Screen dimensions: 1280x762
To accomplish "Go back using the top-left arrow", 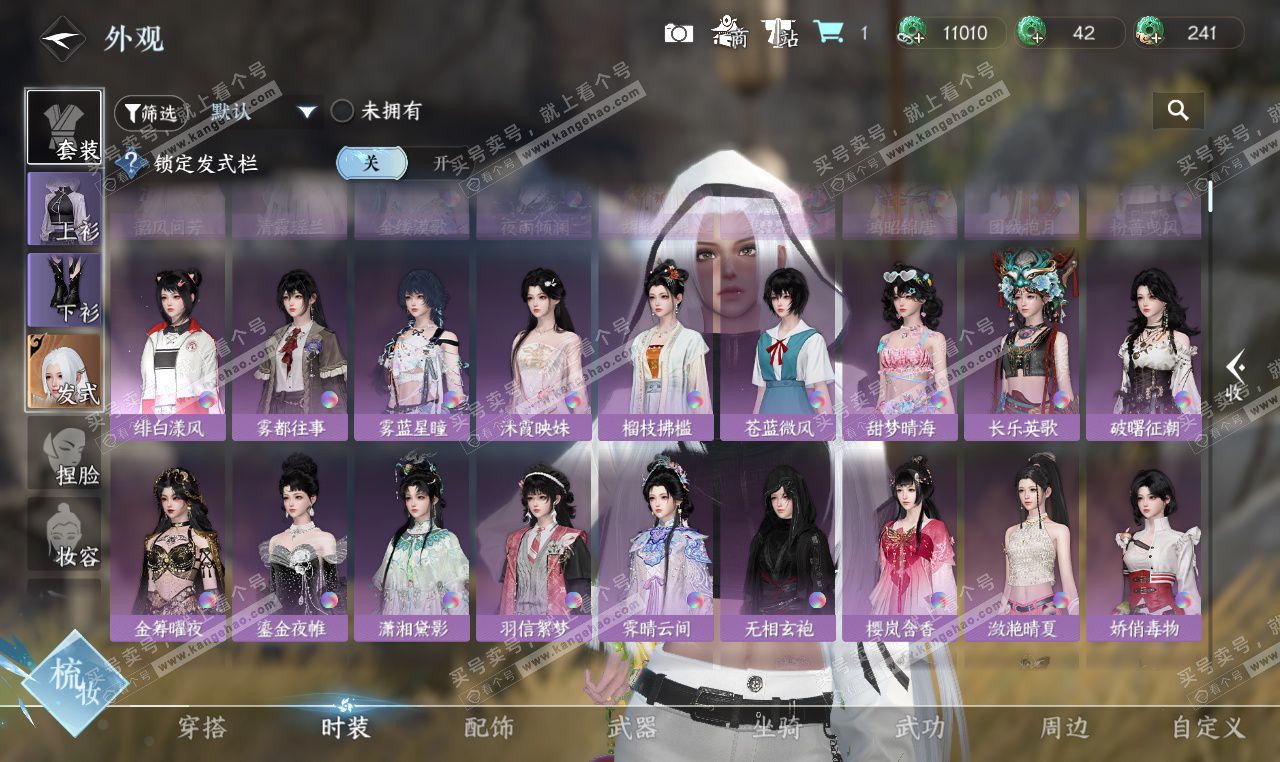I will (x=62, y=39).
